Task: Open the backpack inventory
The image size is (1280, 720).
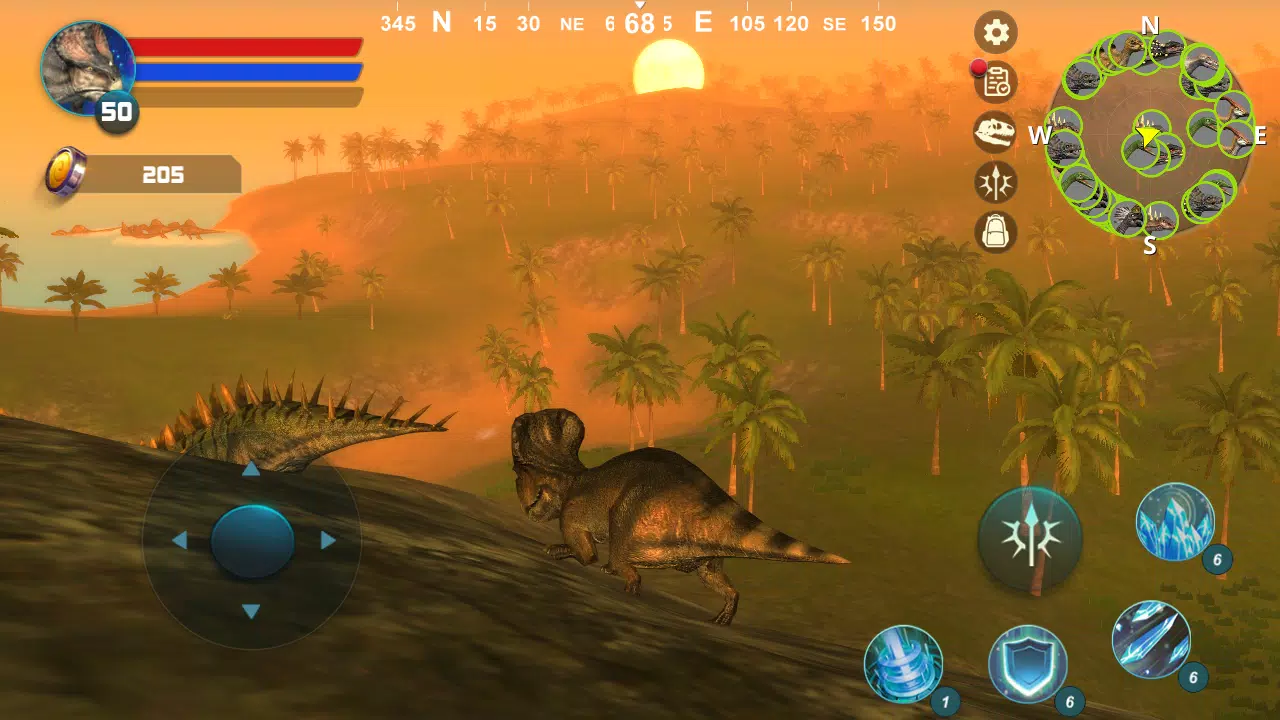Action: click(995, 232)
